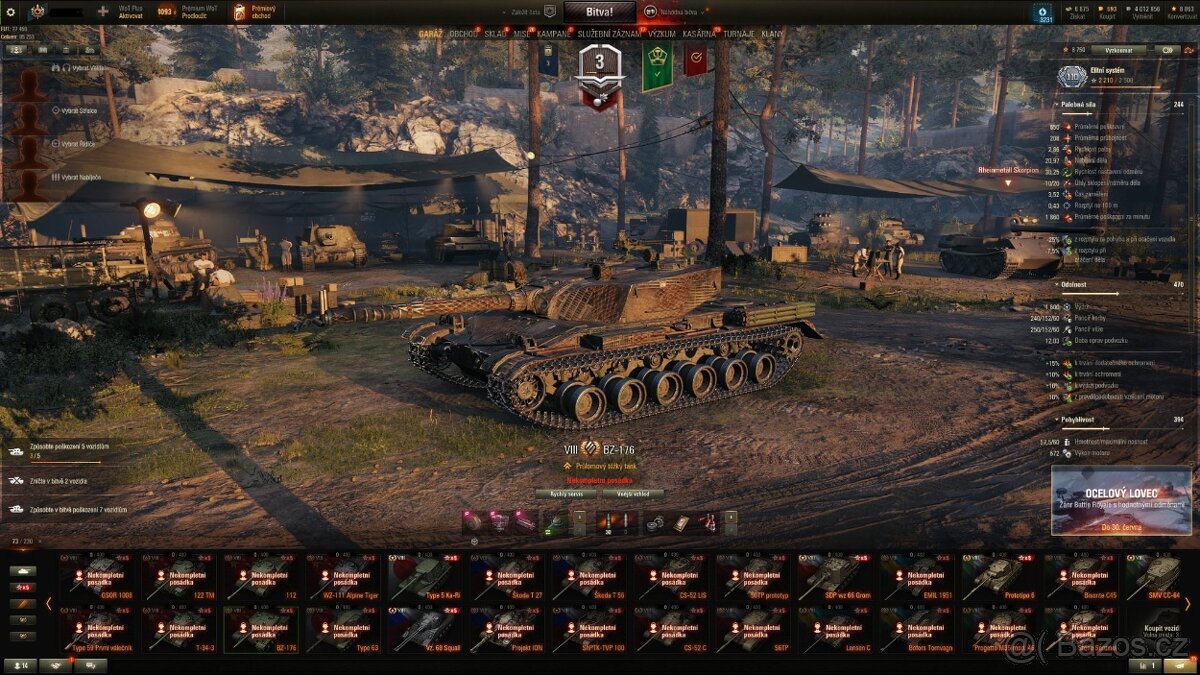Open the Kampaně menu tab
Image resolution: width=1200 pixels, height=675 pixels.
click(x=555, y=33)
